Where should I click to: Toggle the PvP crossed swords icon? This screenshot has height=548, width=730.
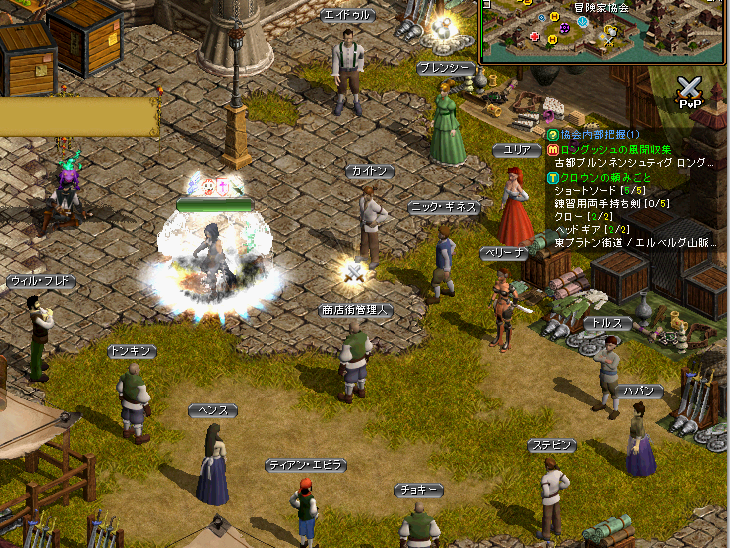(x=690, y=90)
